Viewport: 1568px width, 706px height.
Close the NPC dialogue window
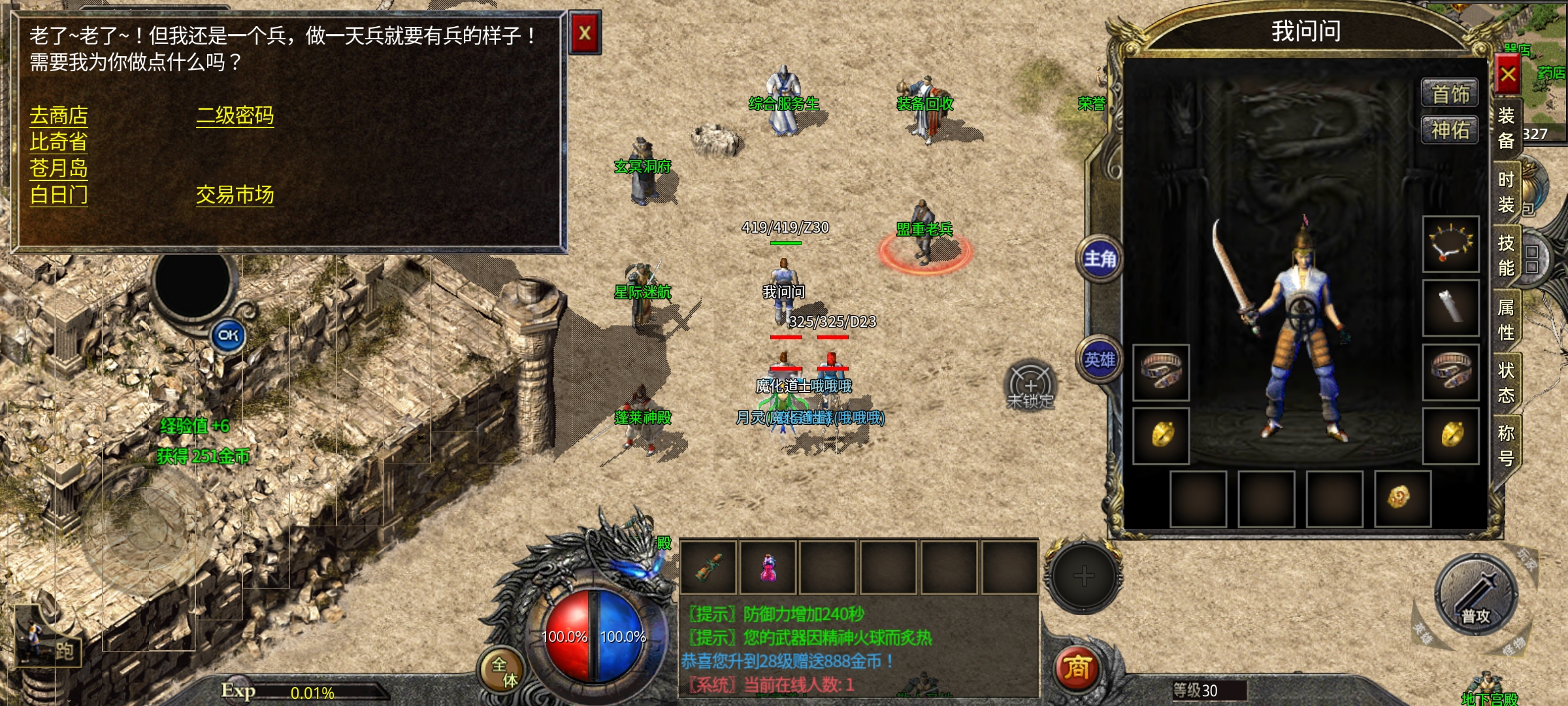tap(585, 33)
